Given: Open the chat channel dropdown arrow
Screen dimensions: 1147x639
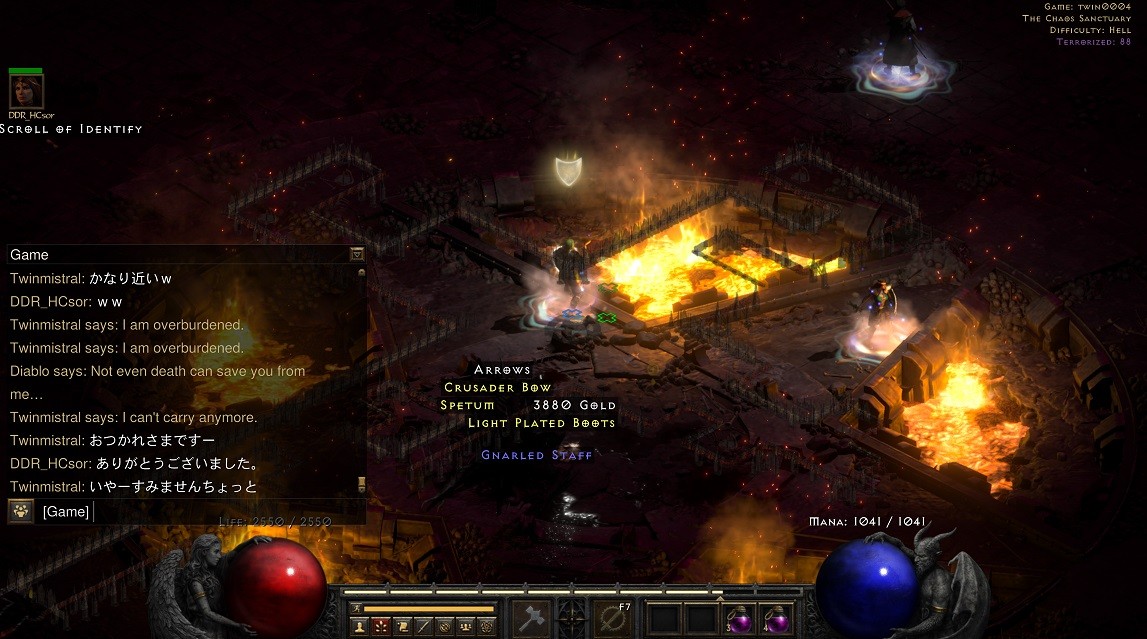Looking at the screenshot, I should pos(357,255).
